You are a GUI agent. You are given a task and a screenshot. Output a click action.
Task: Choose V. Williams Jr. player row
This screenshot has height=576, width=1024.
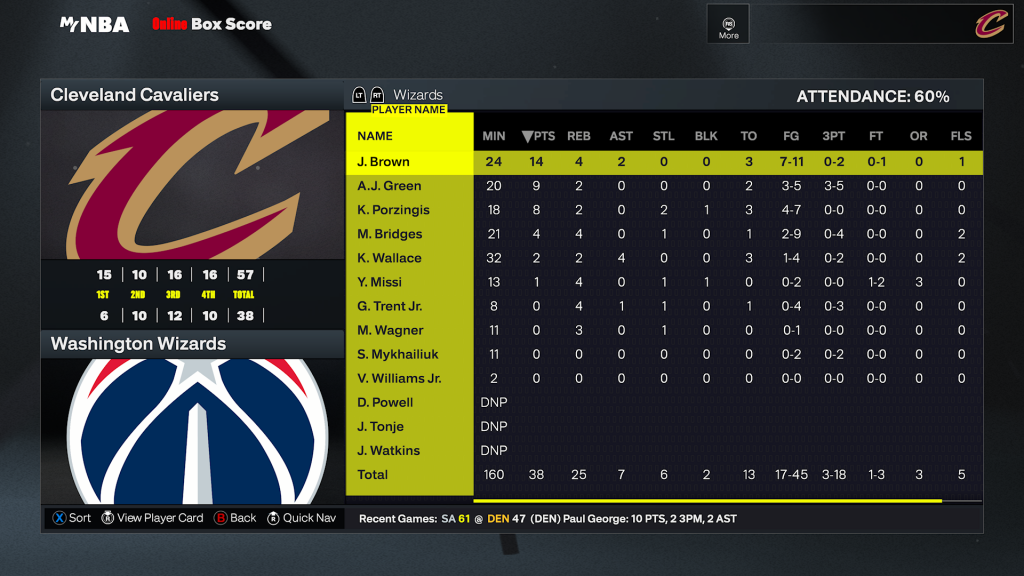coord(400,378)
